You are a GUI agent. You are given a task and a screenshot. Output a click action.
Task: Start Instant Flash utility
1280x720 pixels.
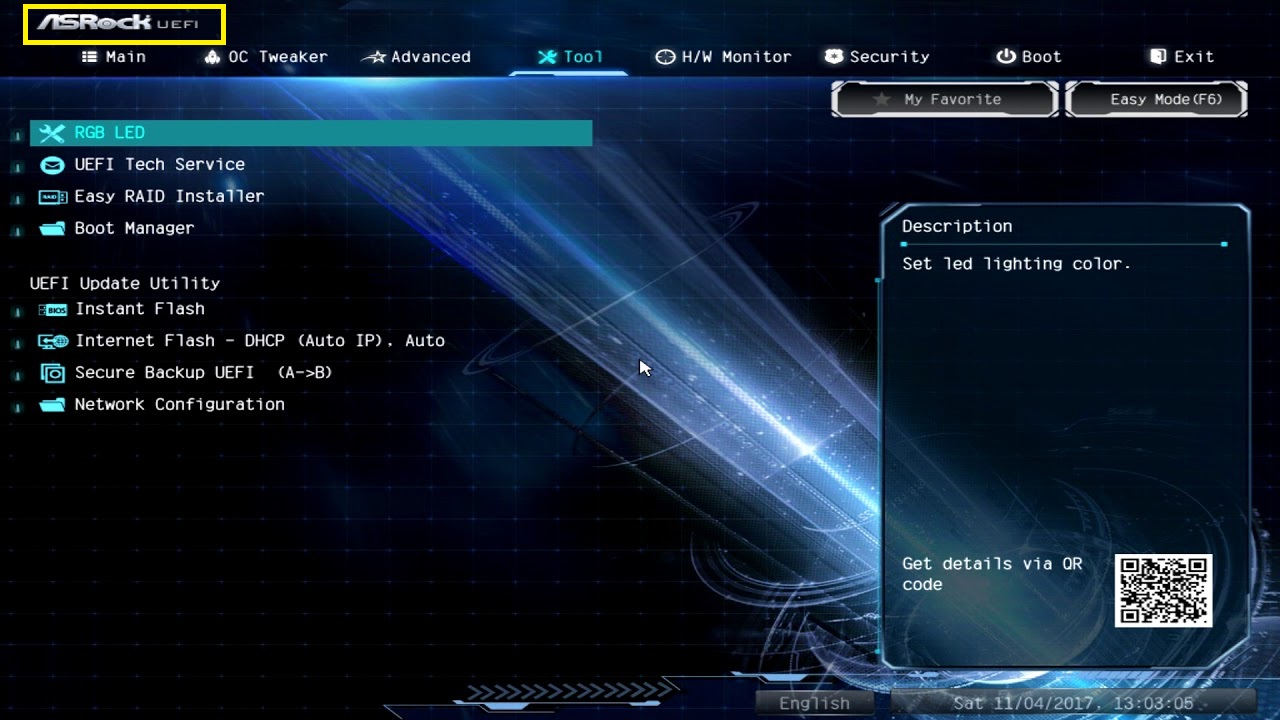pyautogui.click(x=139, y=310)
